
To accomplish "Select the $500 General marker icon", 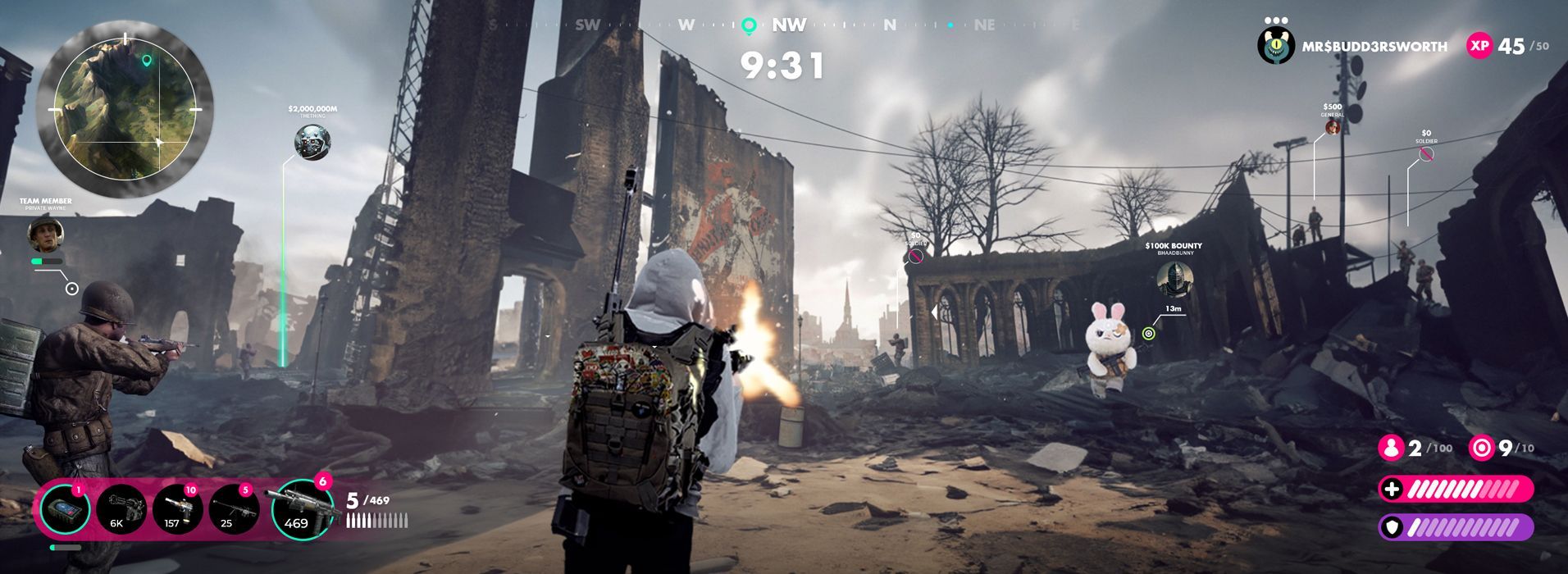I will pyautogui.click(x=1333, y=128).
